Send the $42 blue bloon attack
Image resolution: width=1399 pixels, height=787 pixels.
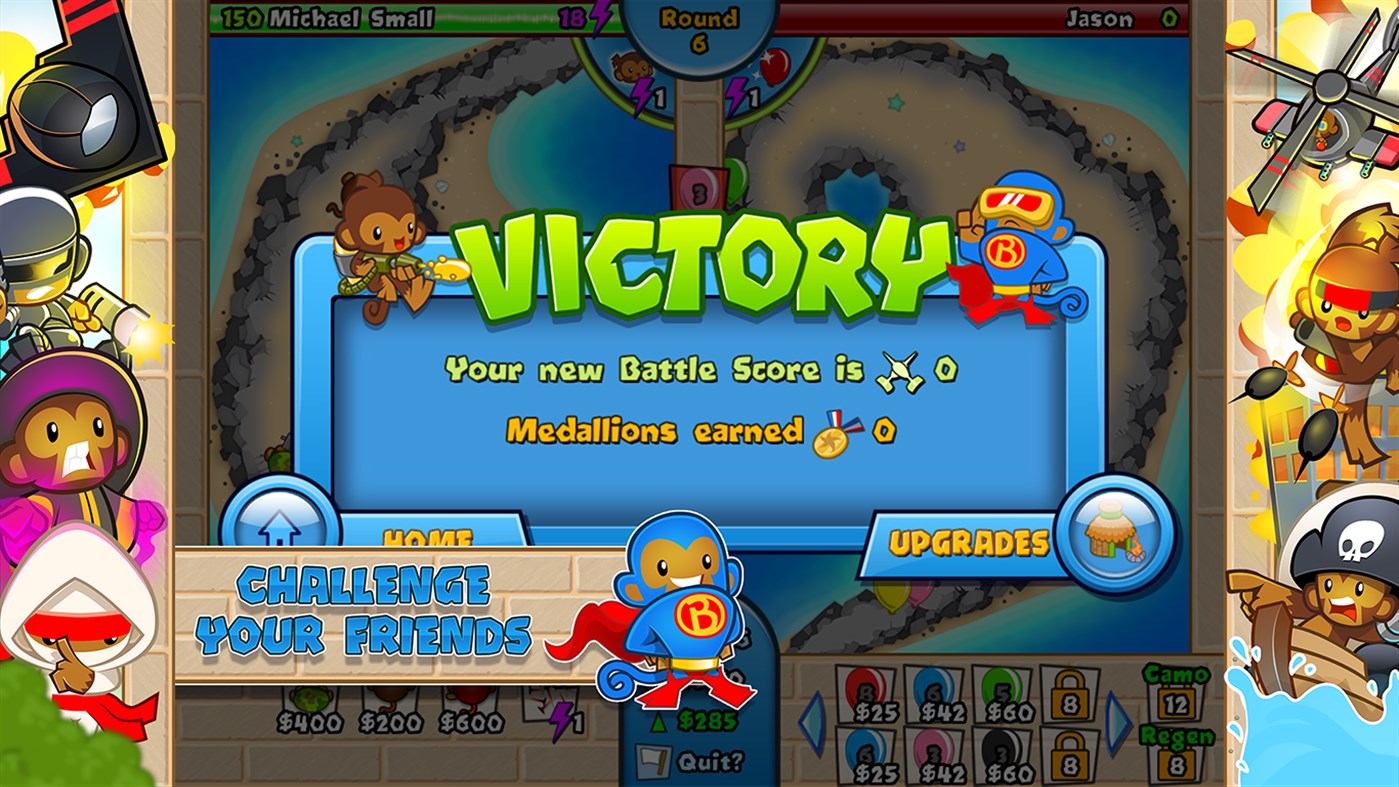coord(935,690)
